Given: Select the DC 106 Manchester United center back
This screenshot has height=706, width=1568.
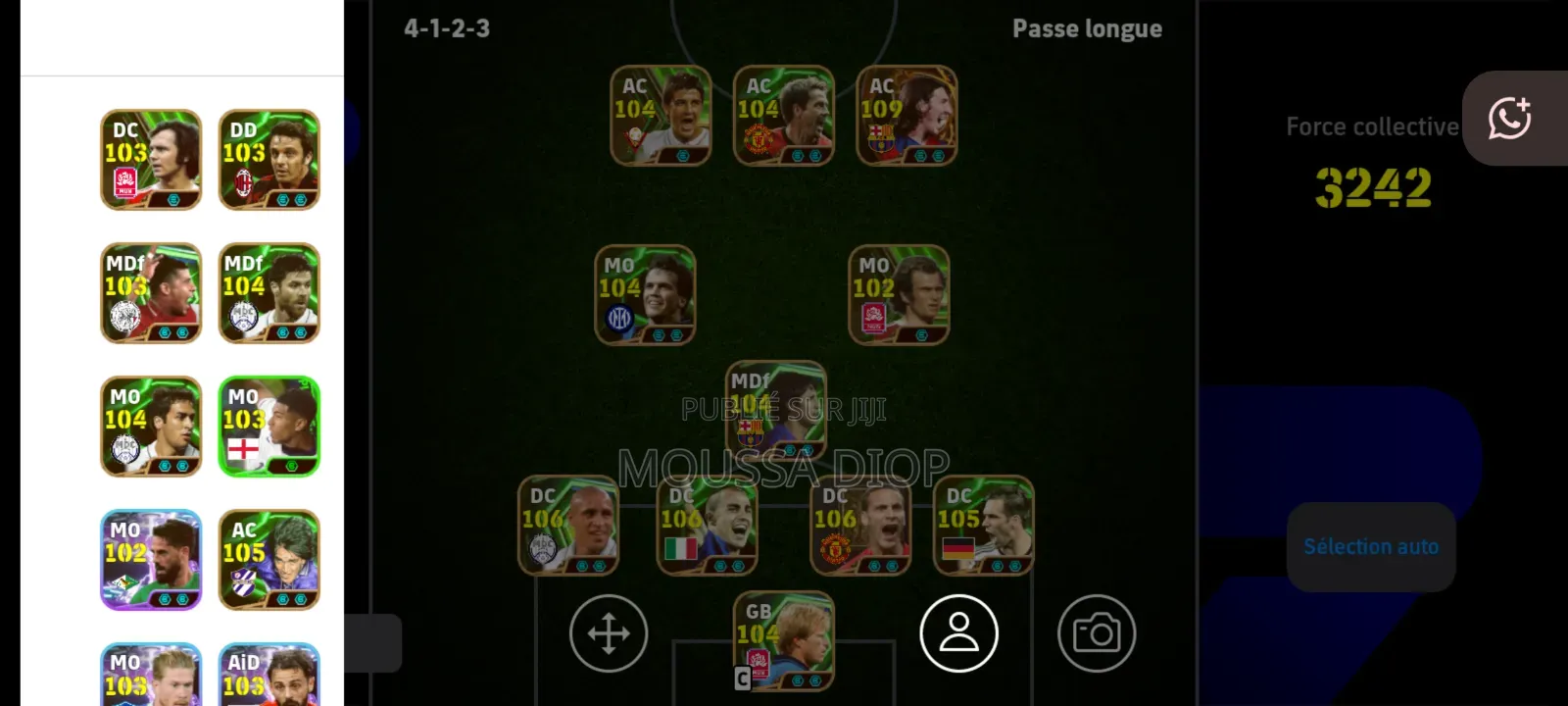Looking at the screenshot, I should pos(859,527).
